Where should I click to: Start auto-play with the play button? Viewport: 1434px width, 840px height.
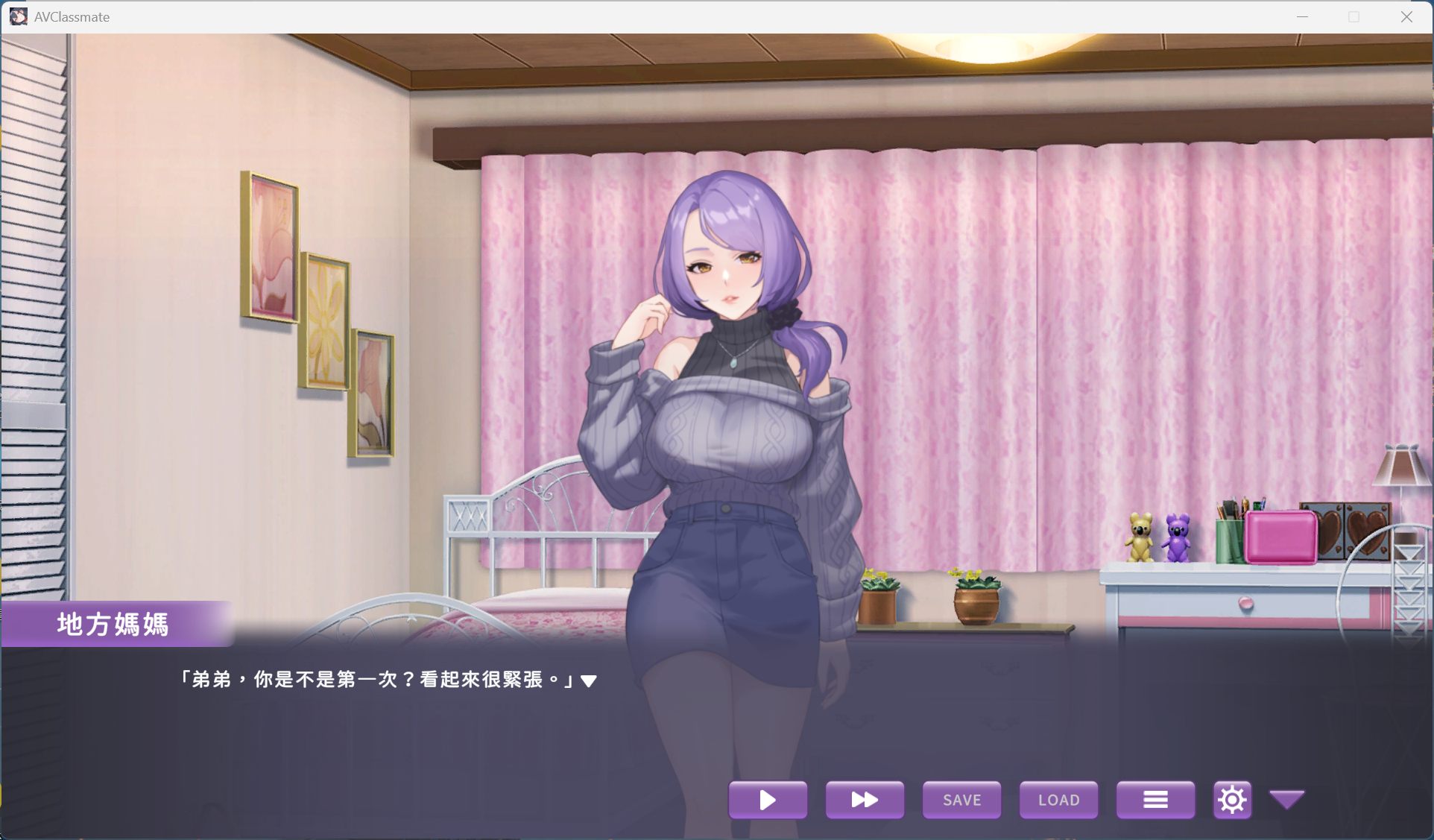768,800
